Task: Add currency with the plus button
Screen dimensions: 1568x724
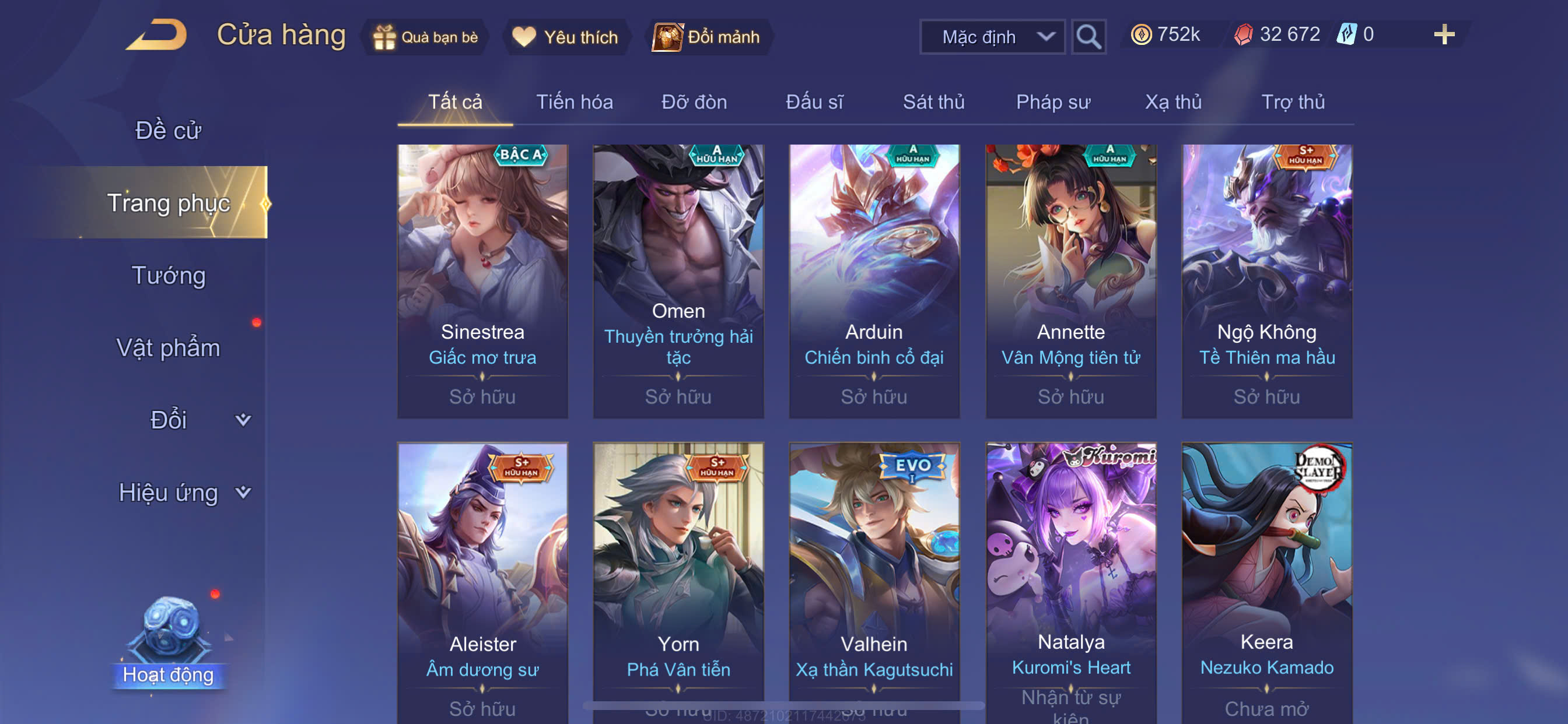Action: click(1443, 34)
